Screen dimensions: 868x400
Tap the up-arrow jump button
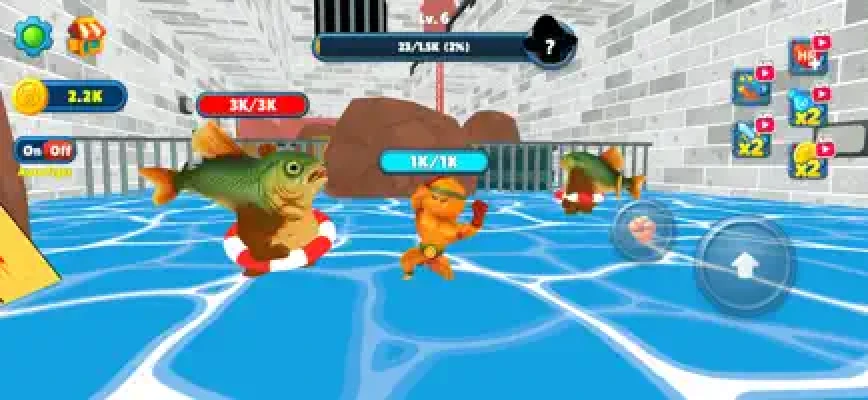click(745, 266)
